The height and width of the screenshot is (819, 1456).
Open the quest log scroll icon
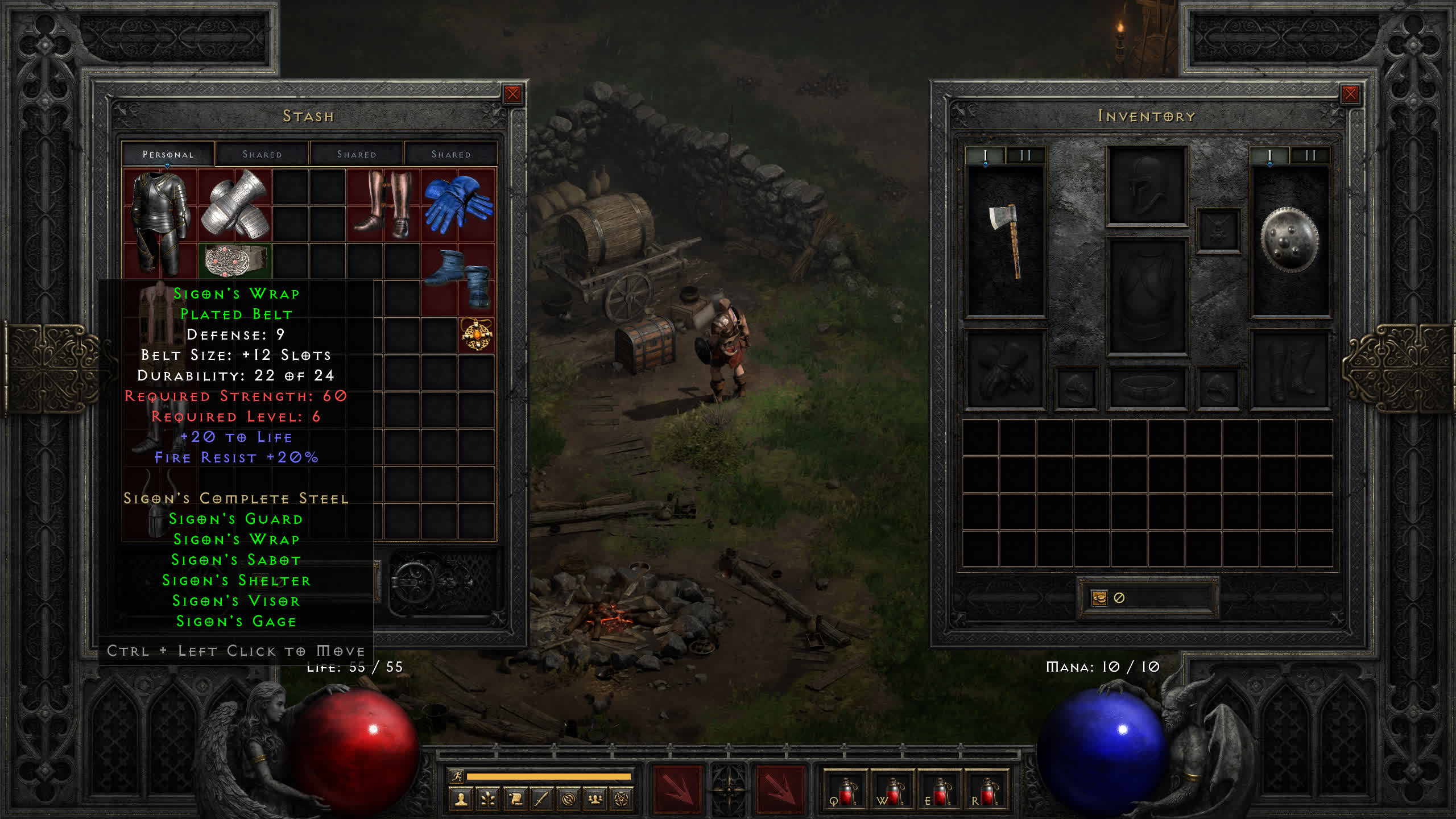pos(515,800)
